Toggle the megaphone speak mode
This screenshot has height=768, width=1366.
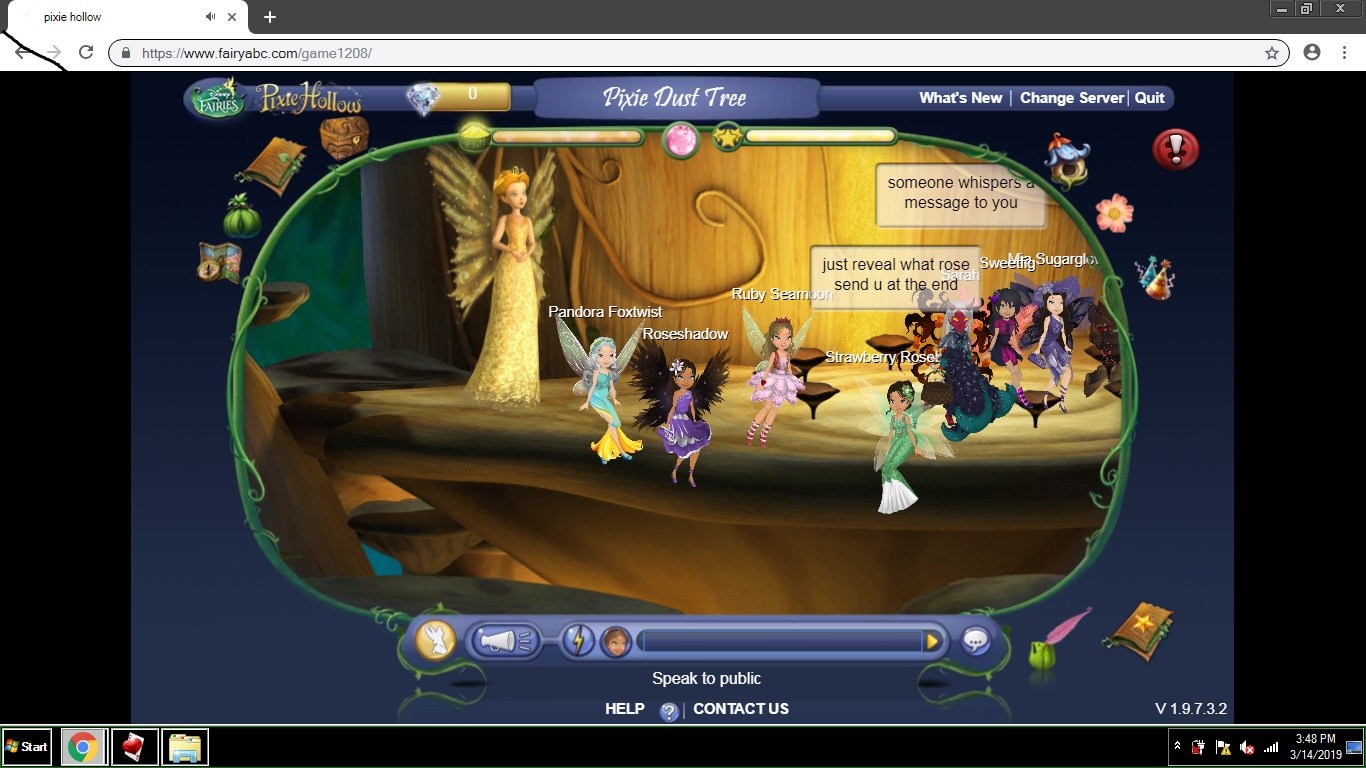click(x=503, y=640)
